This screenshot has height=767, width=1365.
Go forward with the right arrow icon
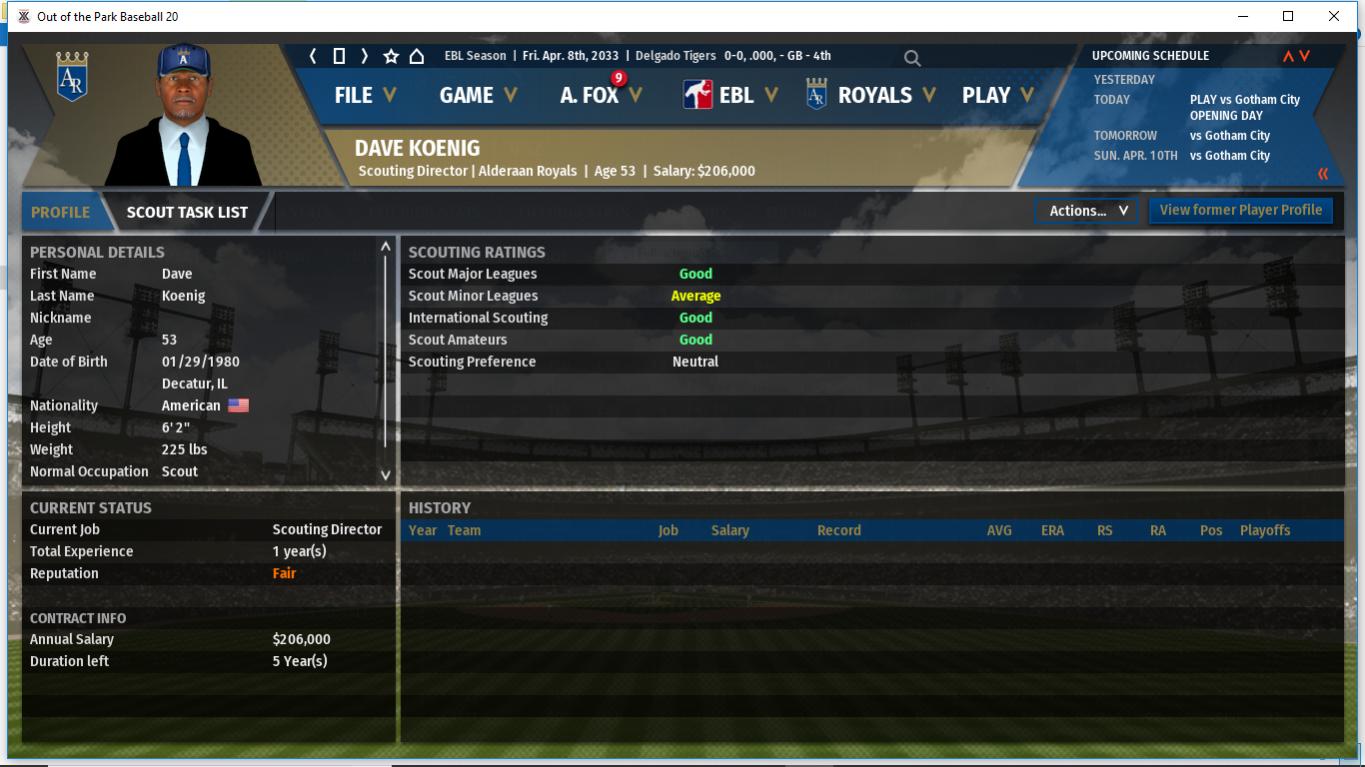pyautogui.click(x=364, y=56)
